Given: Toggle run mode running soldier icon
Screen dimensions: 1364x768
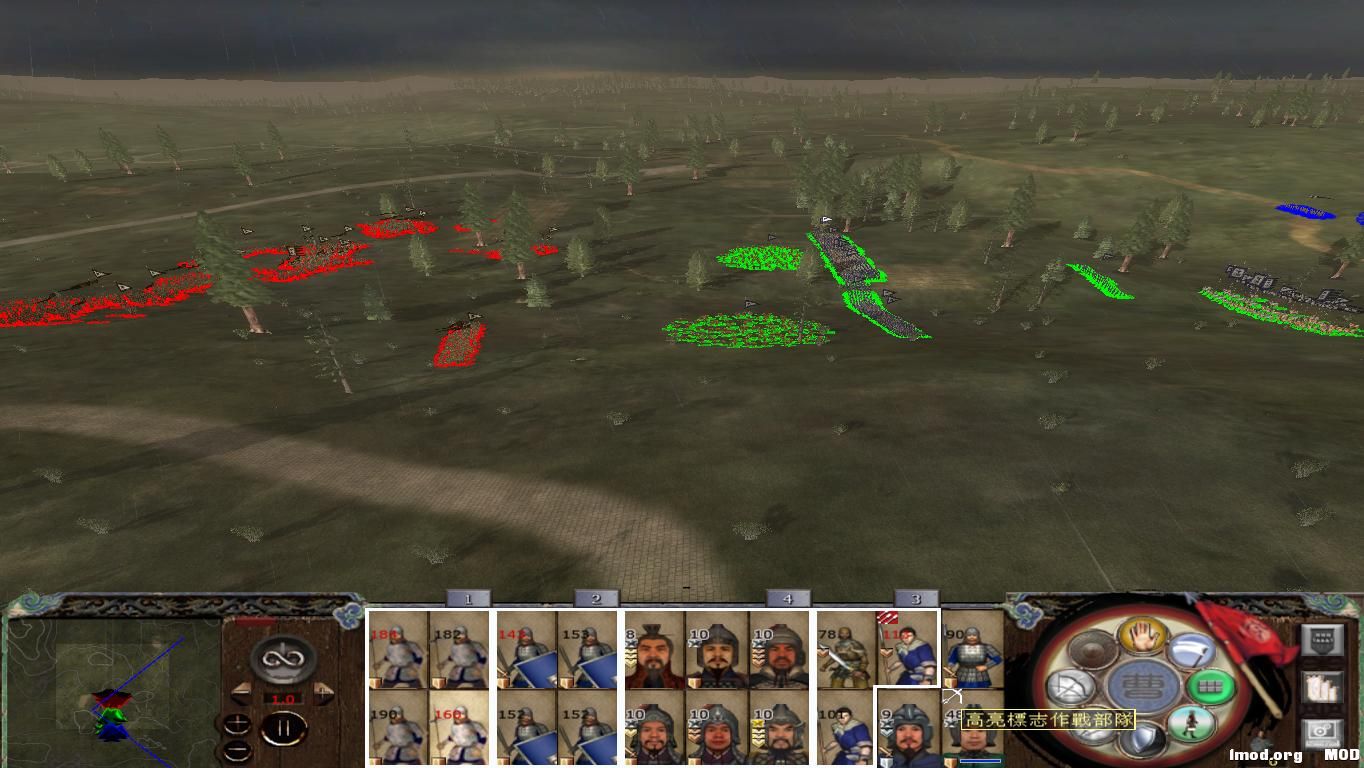Looking at the screenshot, I should point(1192,726).
